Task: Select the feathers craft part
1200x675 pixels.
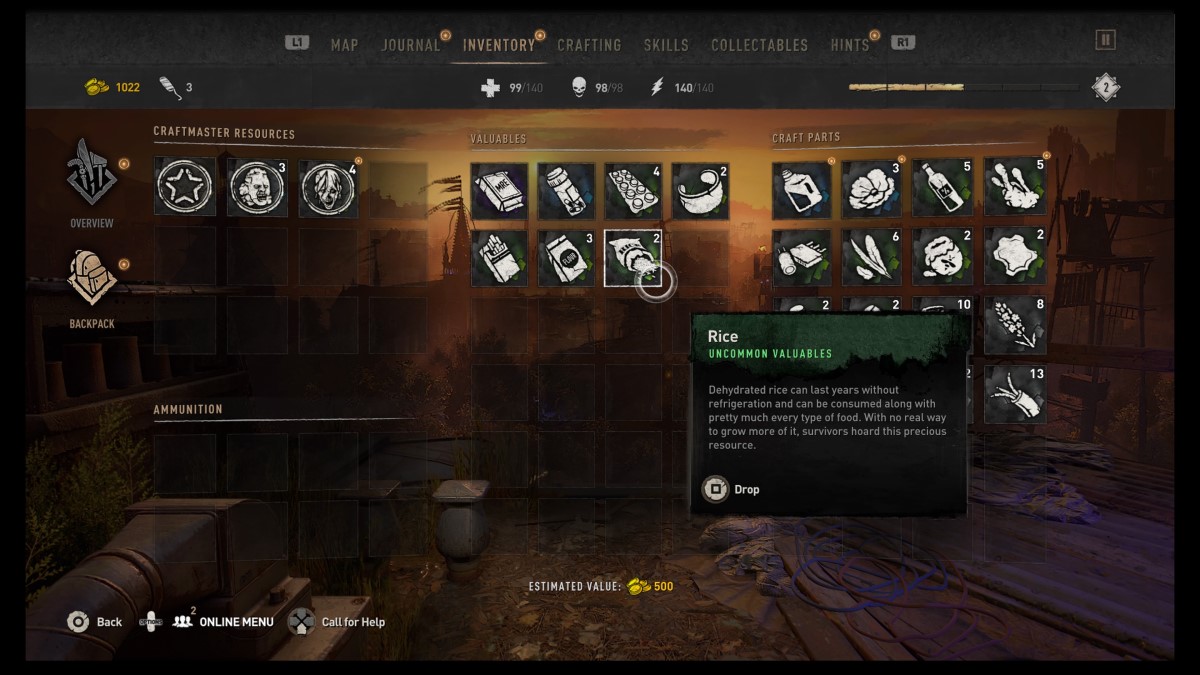Action: point(872,257)
